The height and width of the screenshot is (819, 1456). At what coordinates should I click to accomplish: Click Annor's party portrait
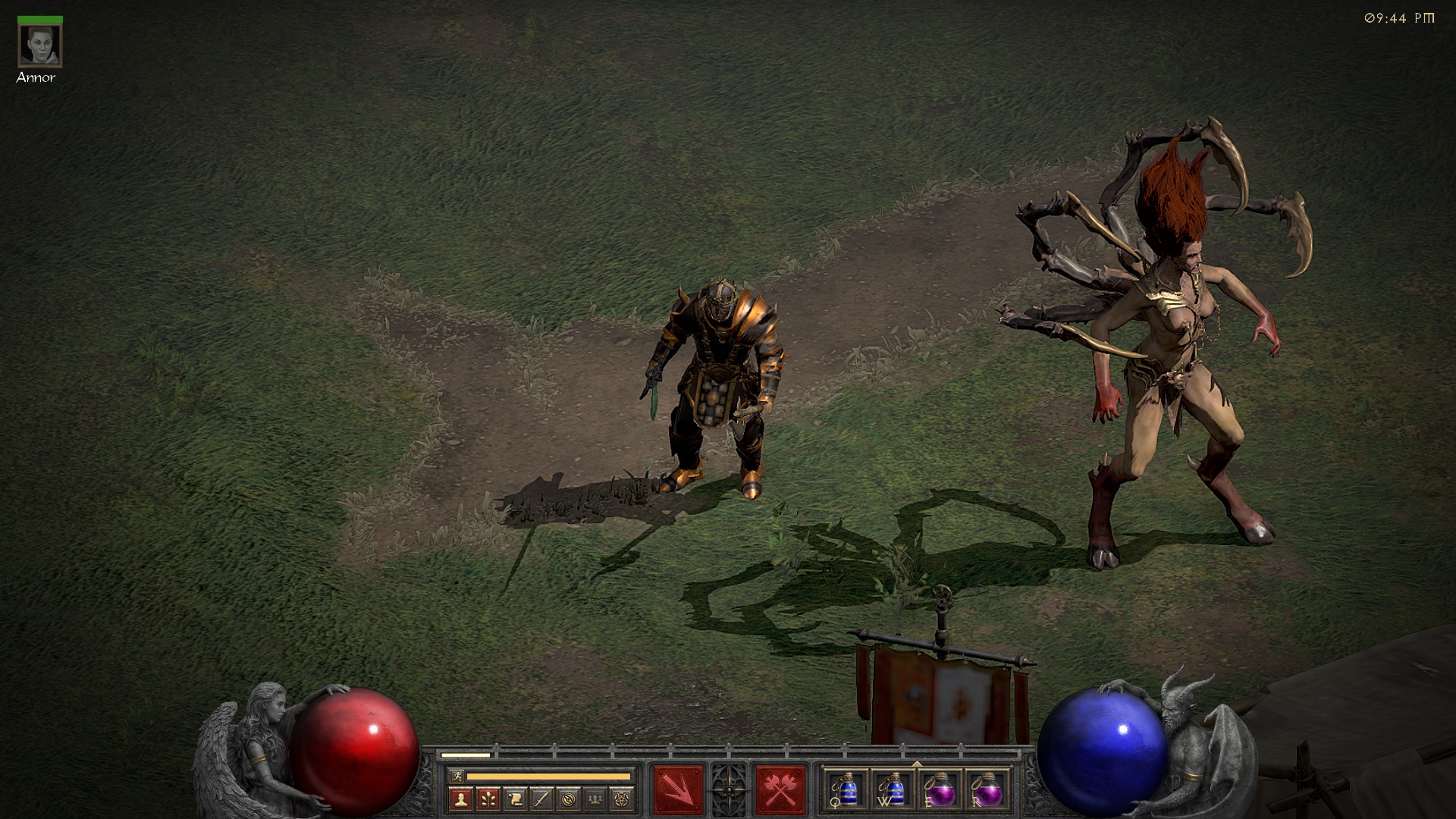39,45
